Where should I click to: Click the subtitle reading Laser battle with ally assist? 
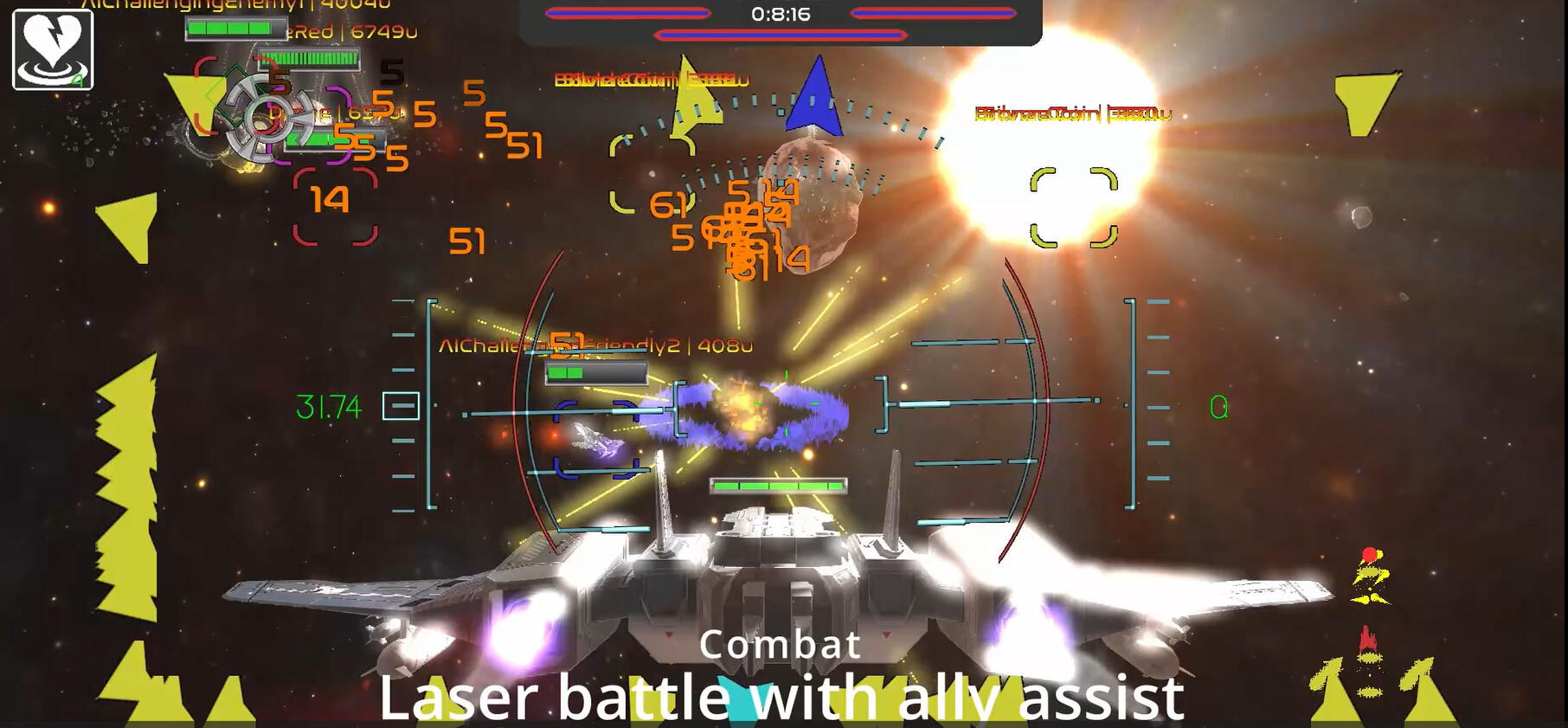pyautogui.click(x=781, y=698)
